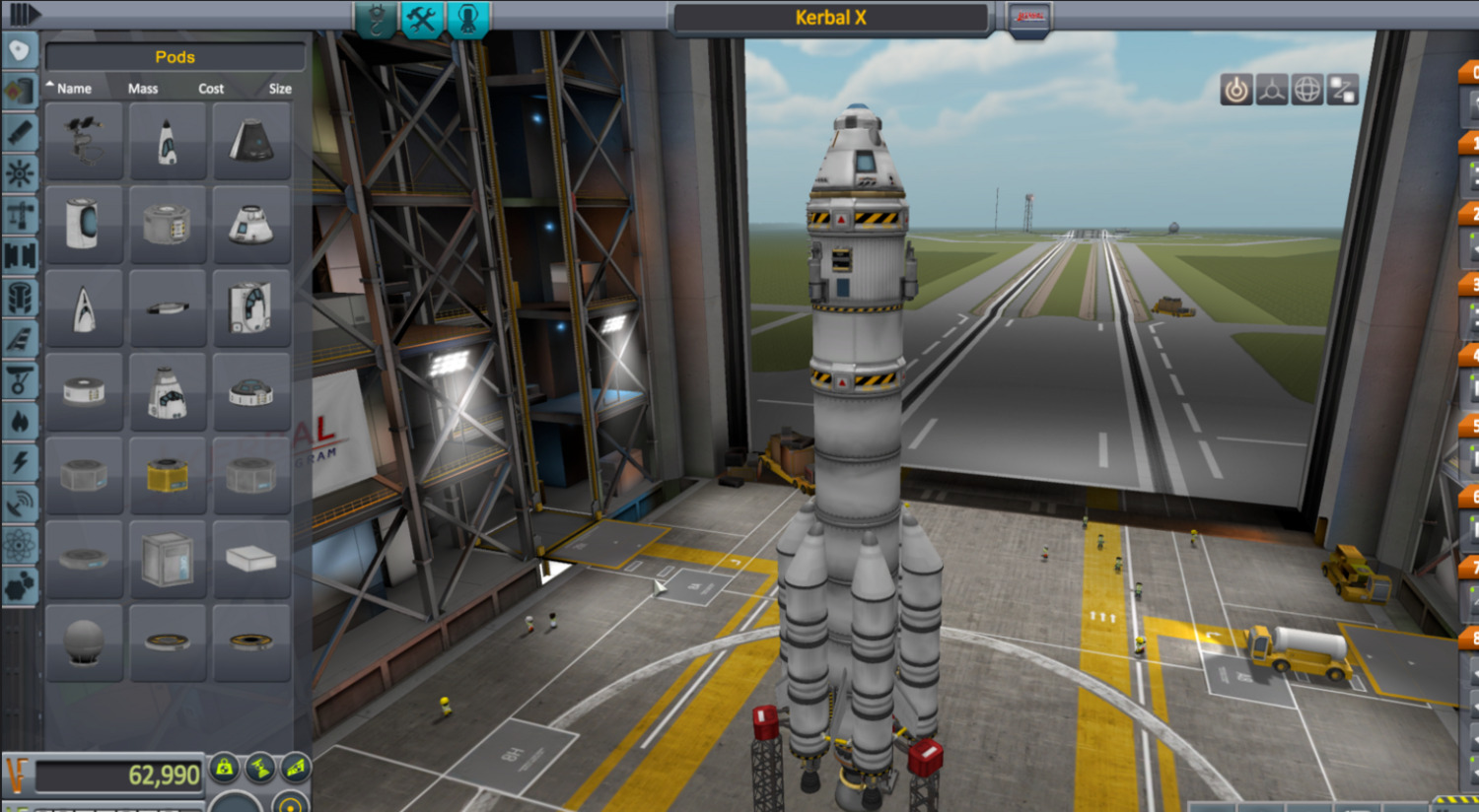
Task: Switch to the action groups wrench tab
Action: point(422,19)
